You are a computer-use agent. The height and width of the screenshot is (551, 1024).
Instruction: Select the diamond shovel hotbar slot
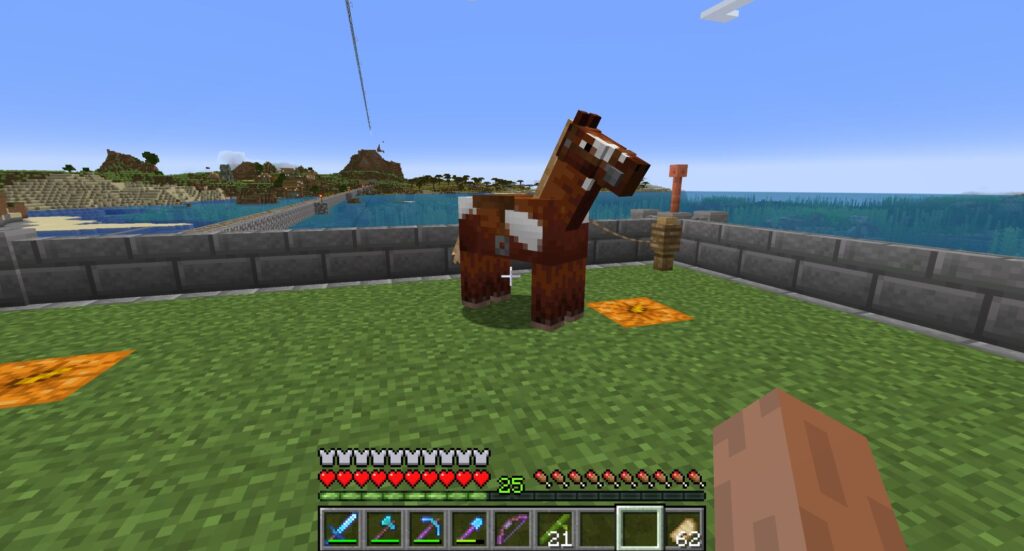[x=469, y=527]
